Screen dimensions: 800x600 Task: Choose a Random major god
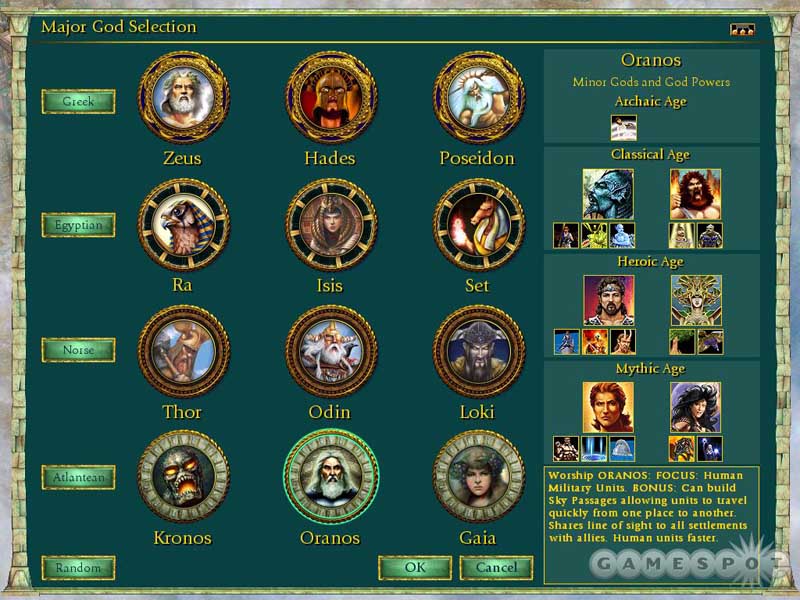coord(78,568)
